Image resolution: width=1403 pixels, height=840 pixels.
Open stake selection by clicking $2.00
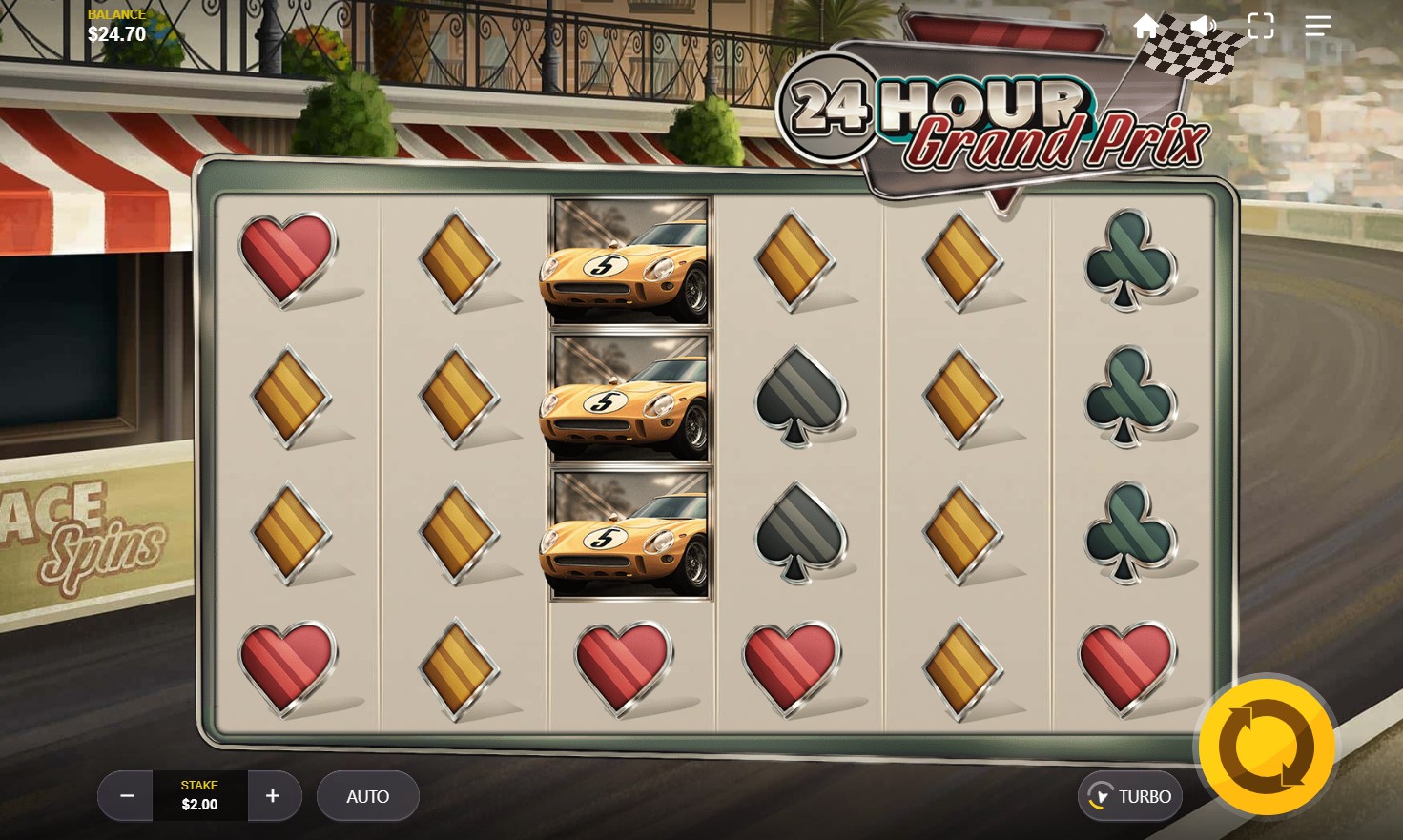click(198, 803)
